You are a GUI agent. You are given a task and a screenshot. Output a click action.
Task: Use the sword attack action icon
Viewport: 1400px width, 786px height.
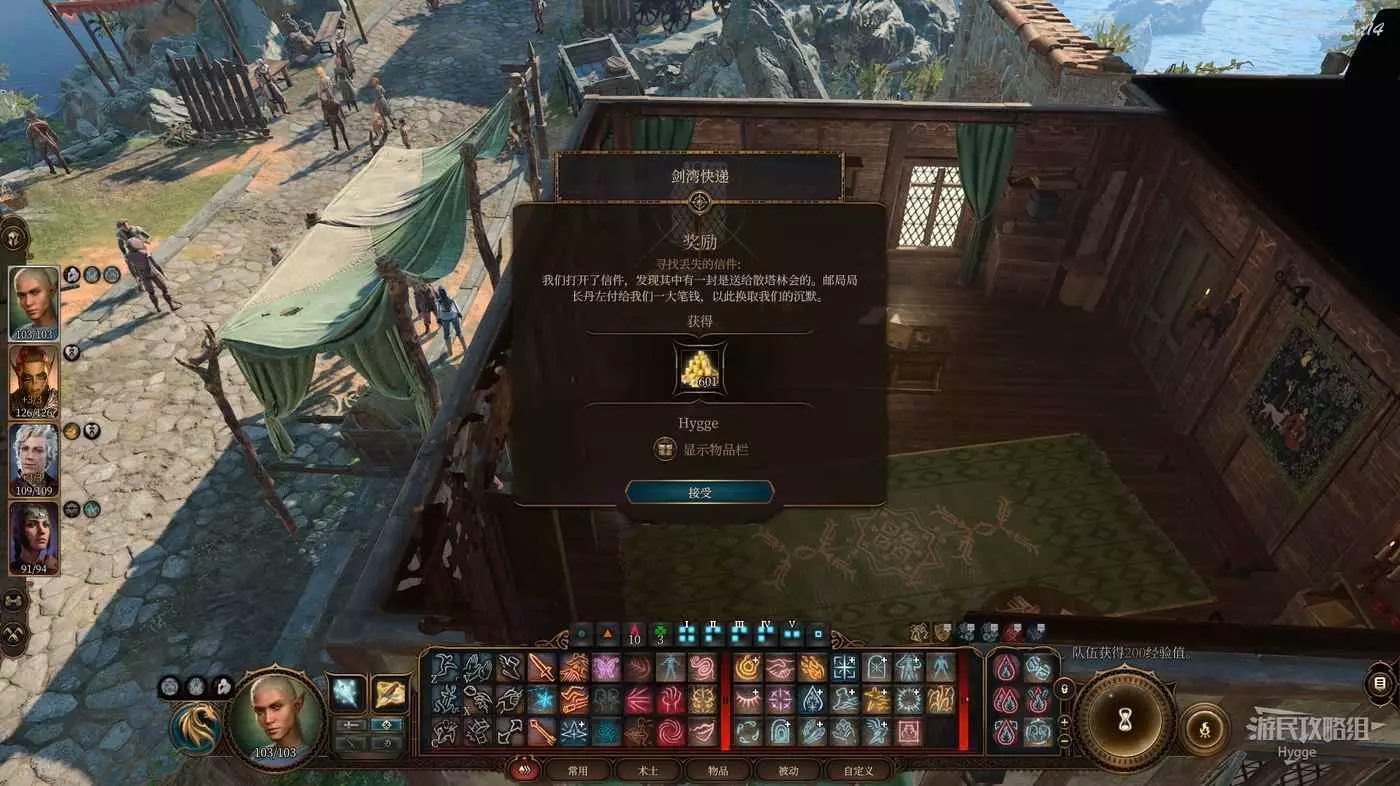coord(541,668)
